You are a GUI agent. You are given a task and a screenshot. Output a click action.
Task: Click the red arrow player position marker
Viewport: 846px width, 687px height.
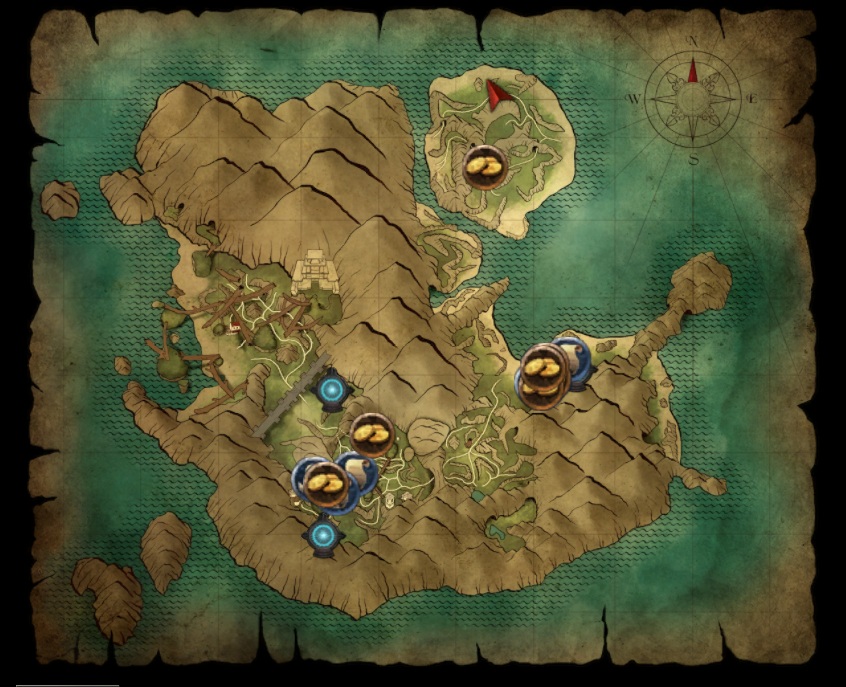[x=497, y=93]
